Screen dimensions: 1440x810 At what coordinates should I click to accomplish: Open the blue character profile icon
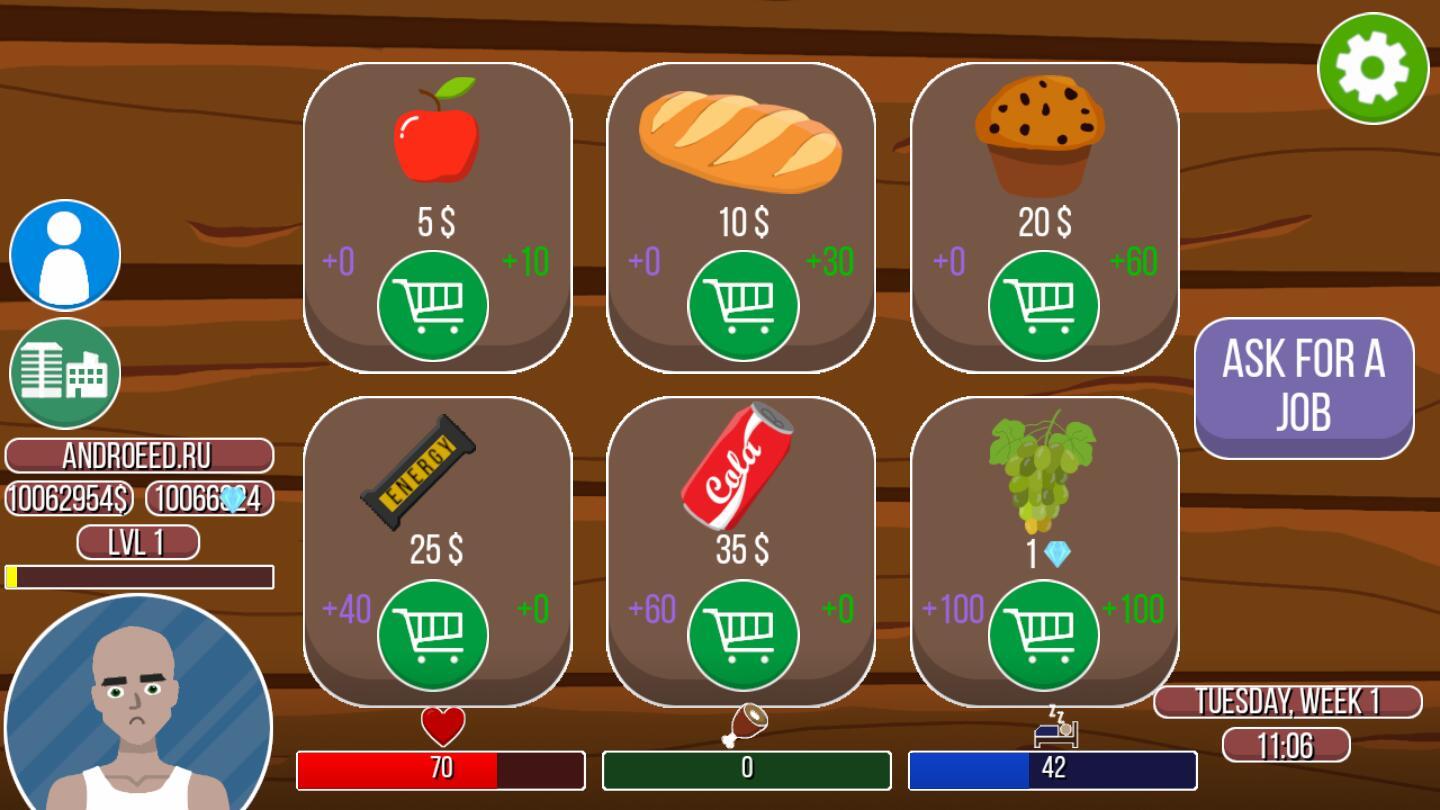pos(65,255)
